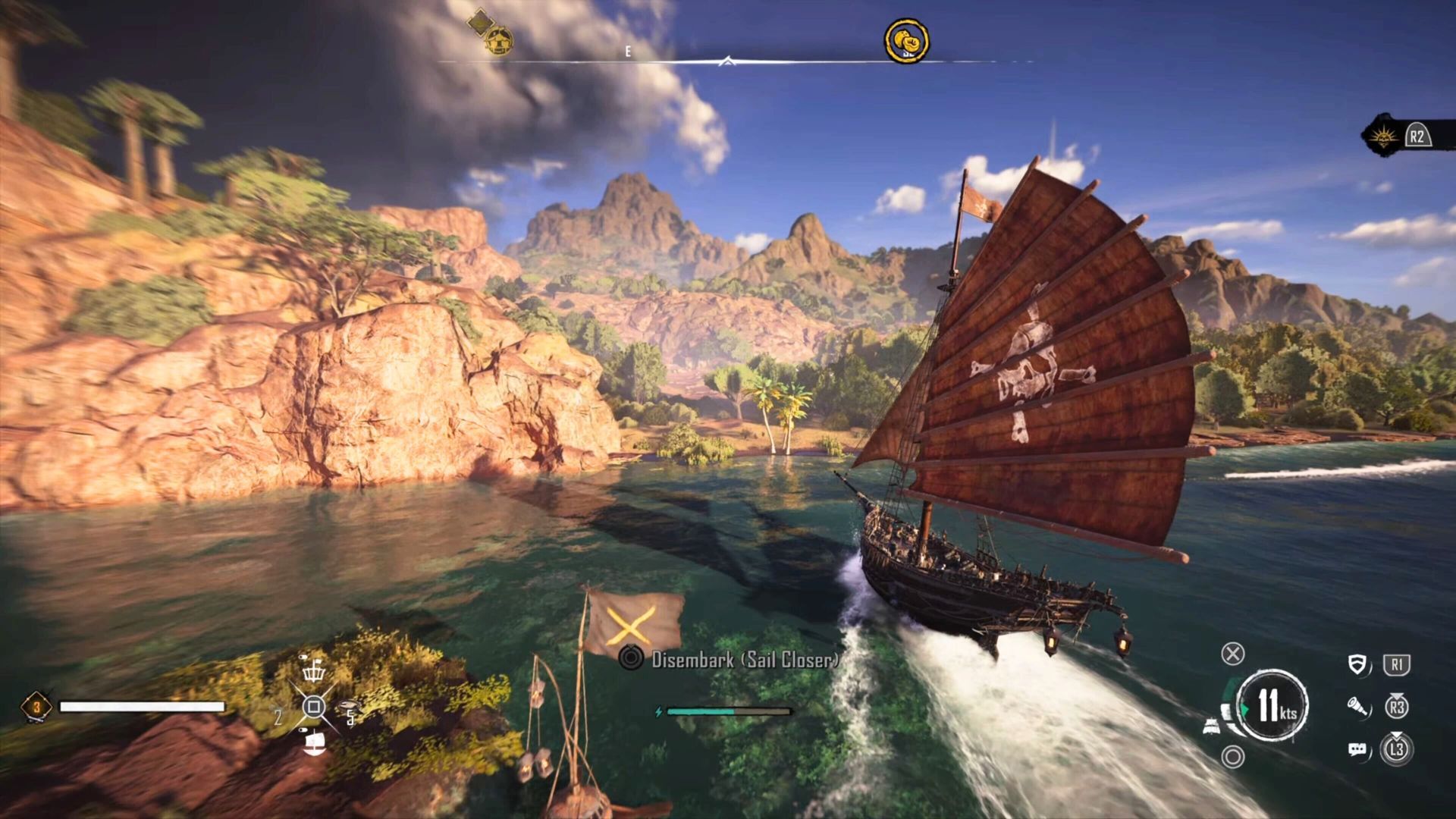Image resolution: width=1456 pixels, height=819 pixels.
Task: Toggle the L3 stick control
Action: click(x=1398, y=748)
